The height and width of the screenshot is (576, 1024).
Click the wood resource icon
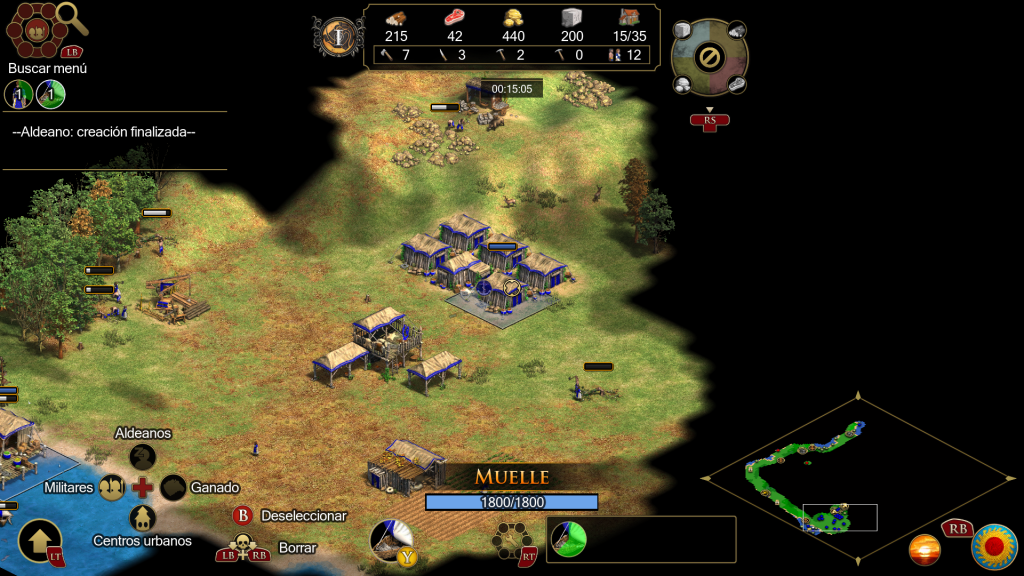(x=396, y=17)
